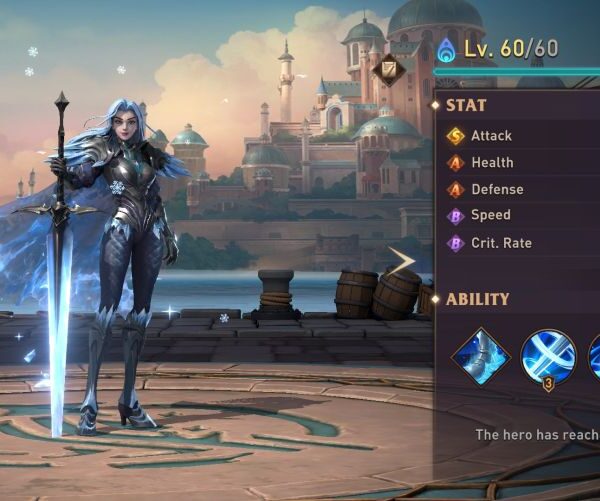This screenshot has height=501, width=600.
Task: Select the Health stat row
Action: click(x=492, y=163)
